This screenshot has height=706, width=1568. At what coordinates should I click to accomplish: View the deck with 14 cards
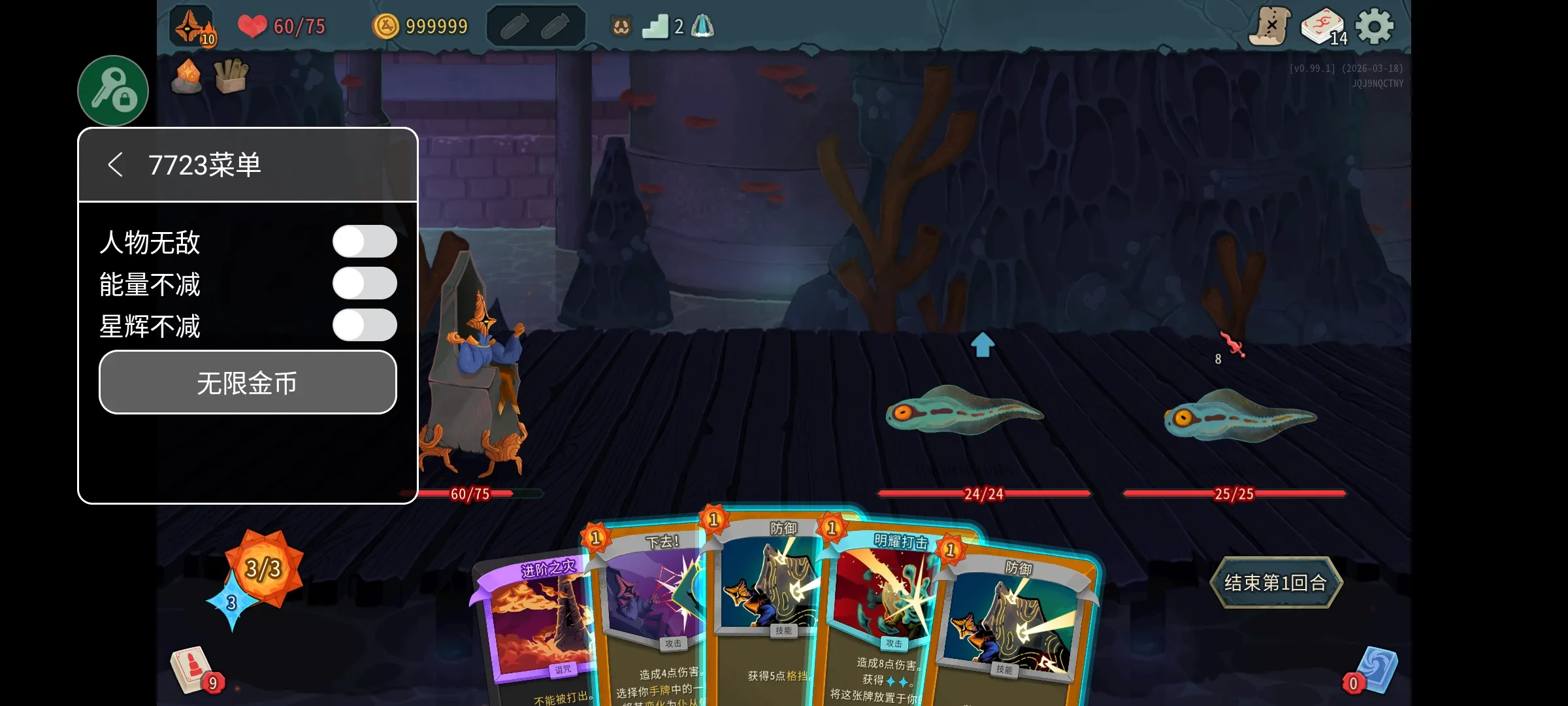(x=1322, y=27)
